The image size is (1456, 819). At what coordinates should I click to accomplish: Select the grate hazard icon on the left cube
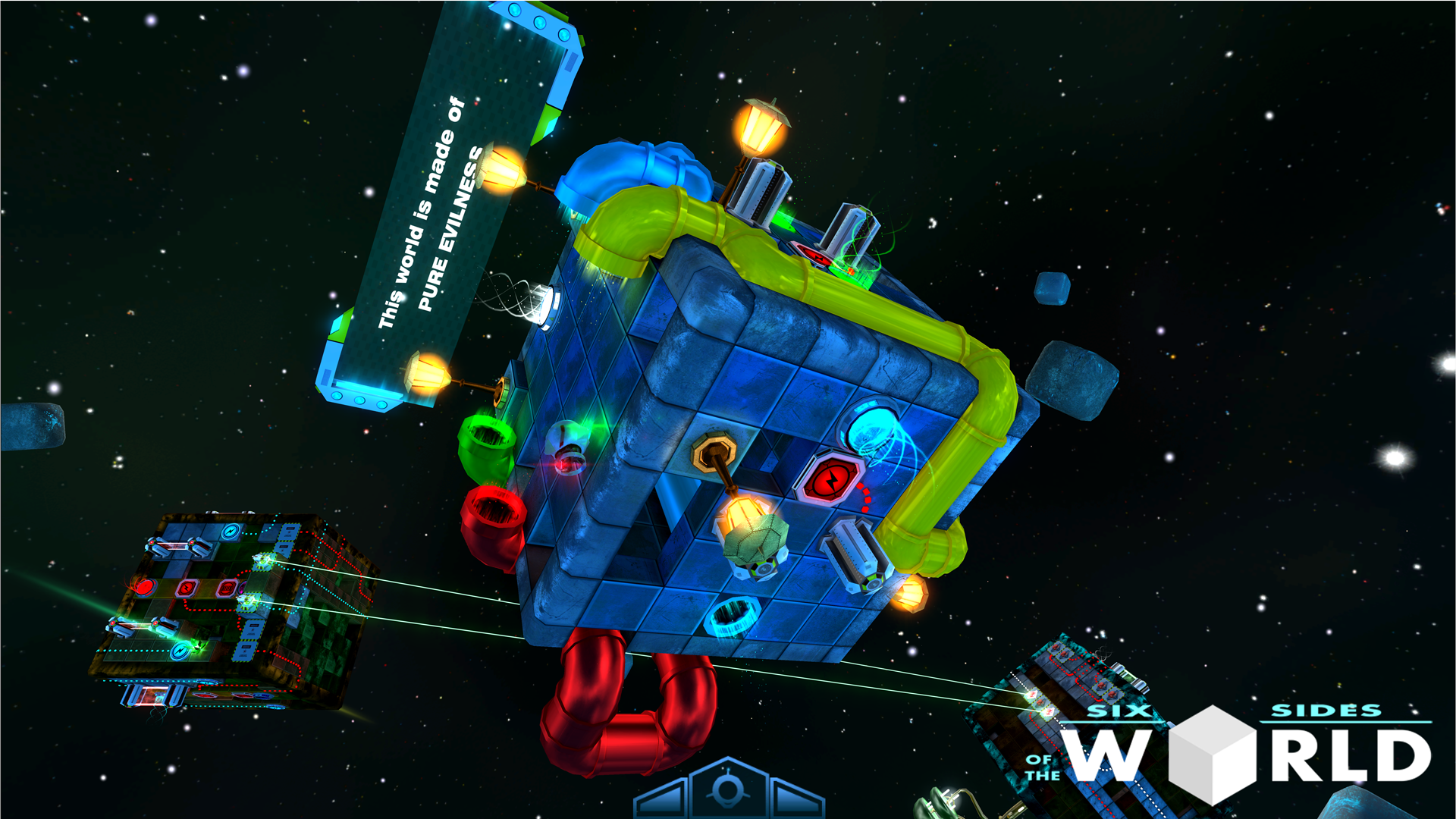pos(227,587)
